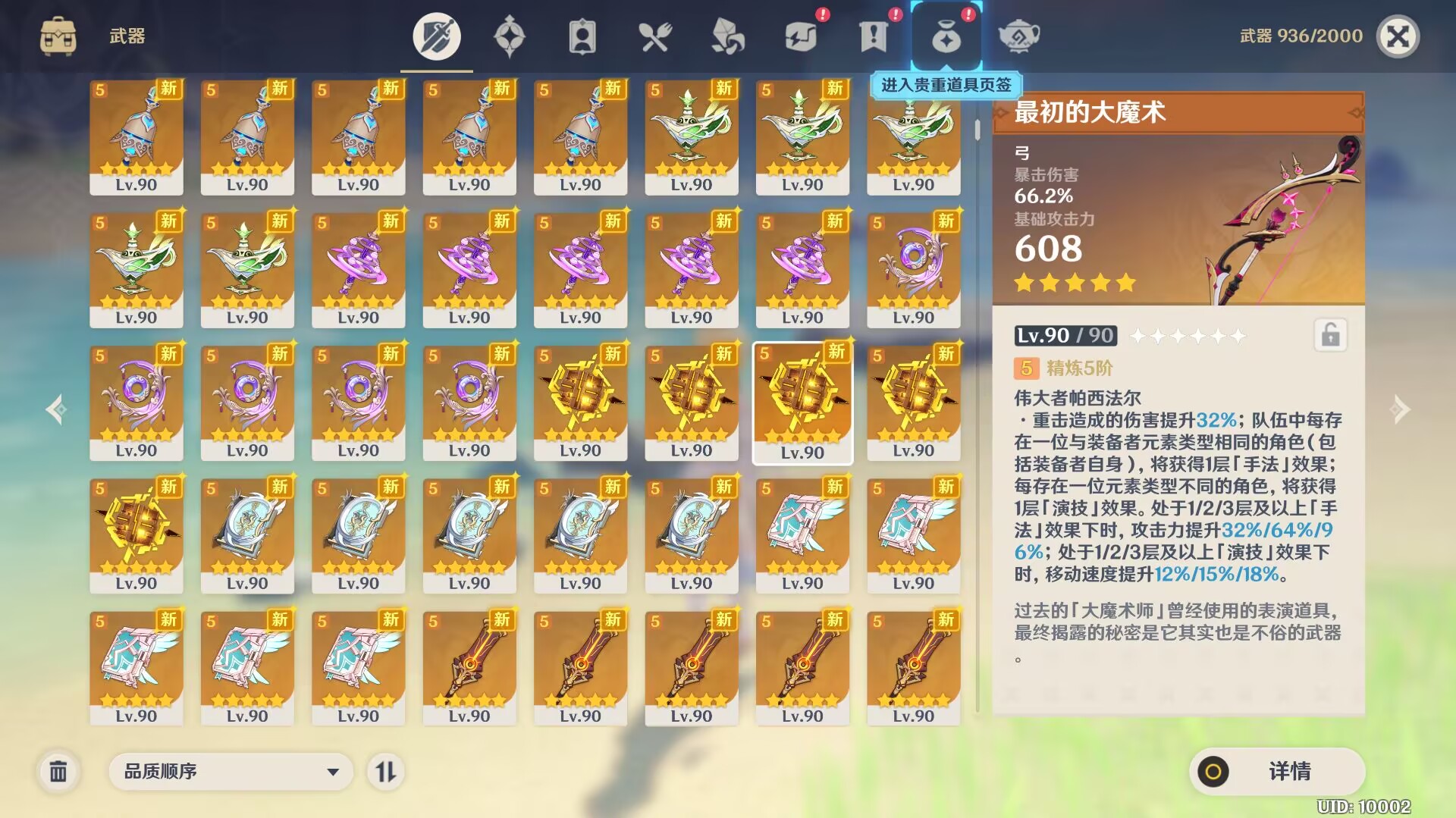Image resolution: width=1456 pixels, height=818 pixels.
Task: Open the food tab
Action: [654, 36]
